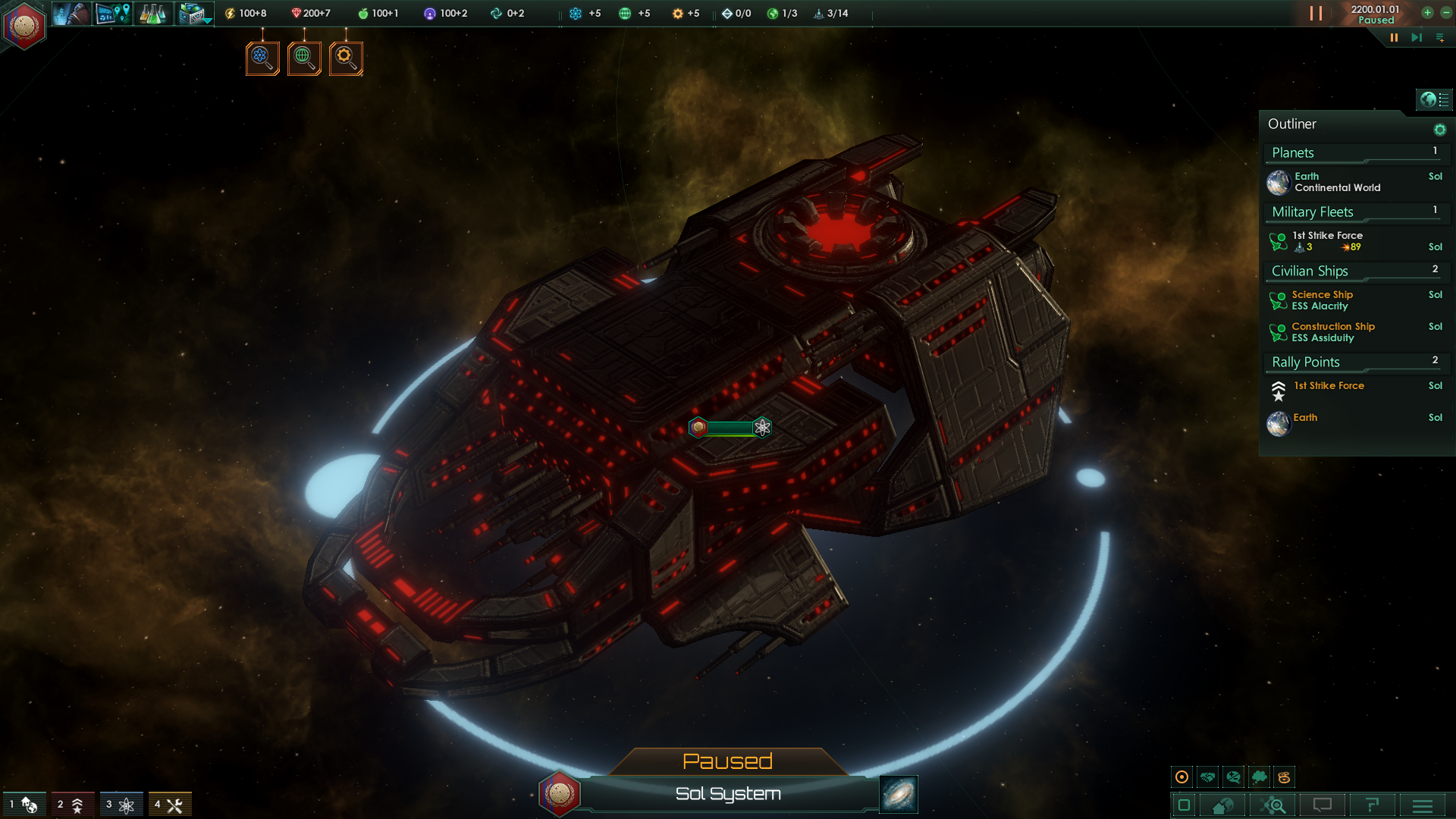
Task: Increase game speed with plus button
Action: point(1427,12)
